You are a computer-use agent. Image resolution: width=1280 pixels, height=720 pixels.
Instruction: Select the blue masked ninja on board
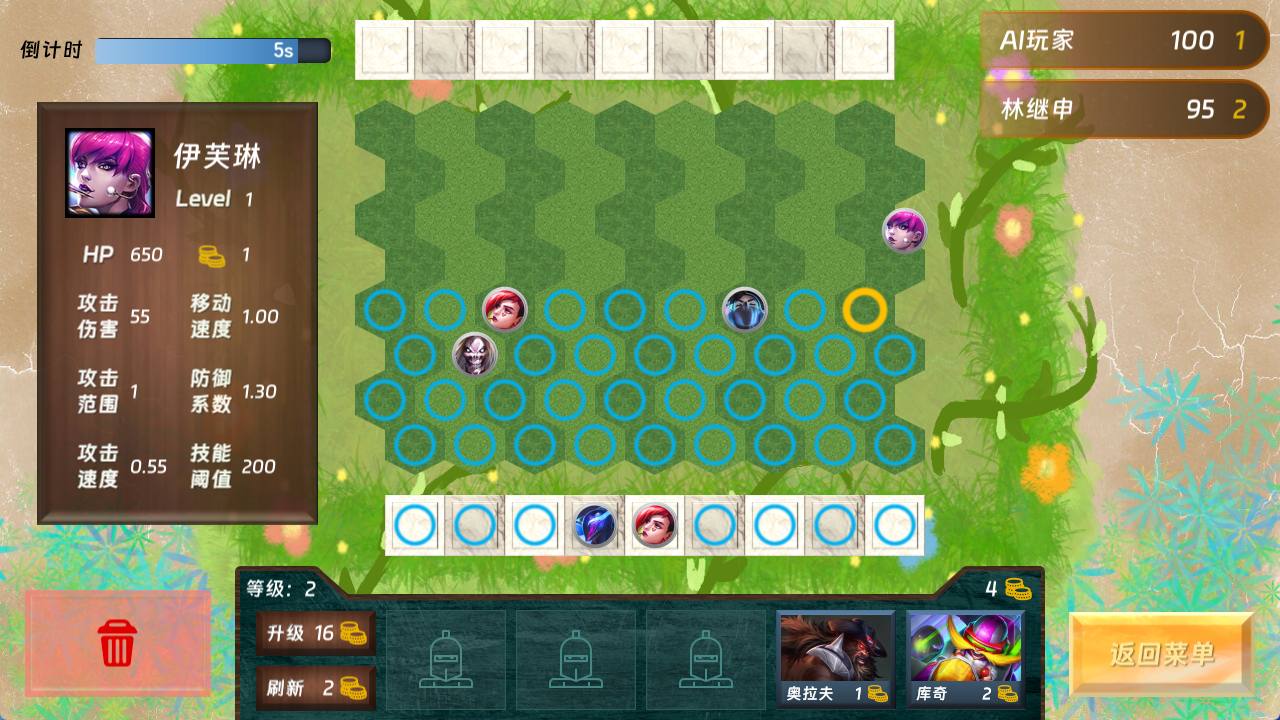pos(744,310)
